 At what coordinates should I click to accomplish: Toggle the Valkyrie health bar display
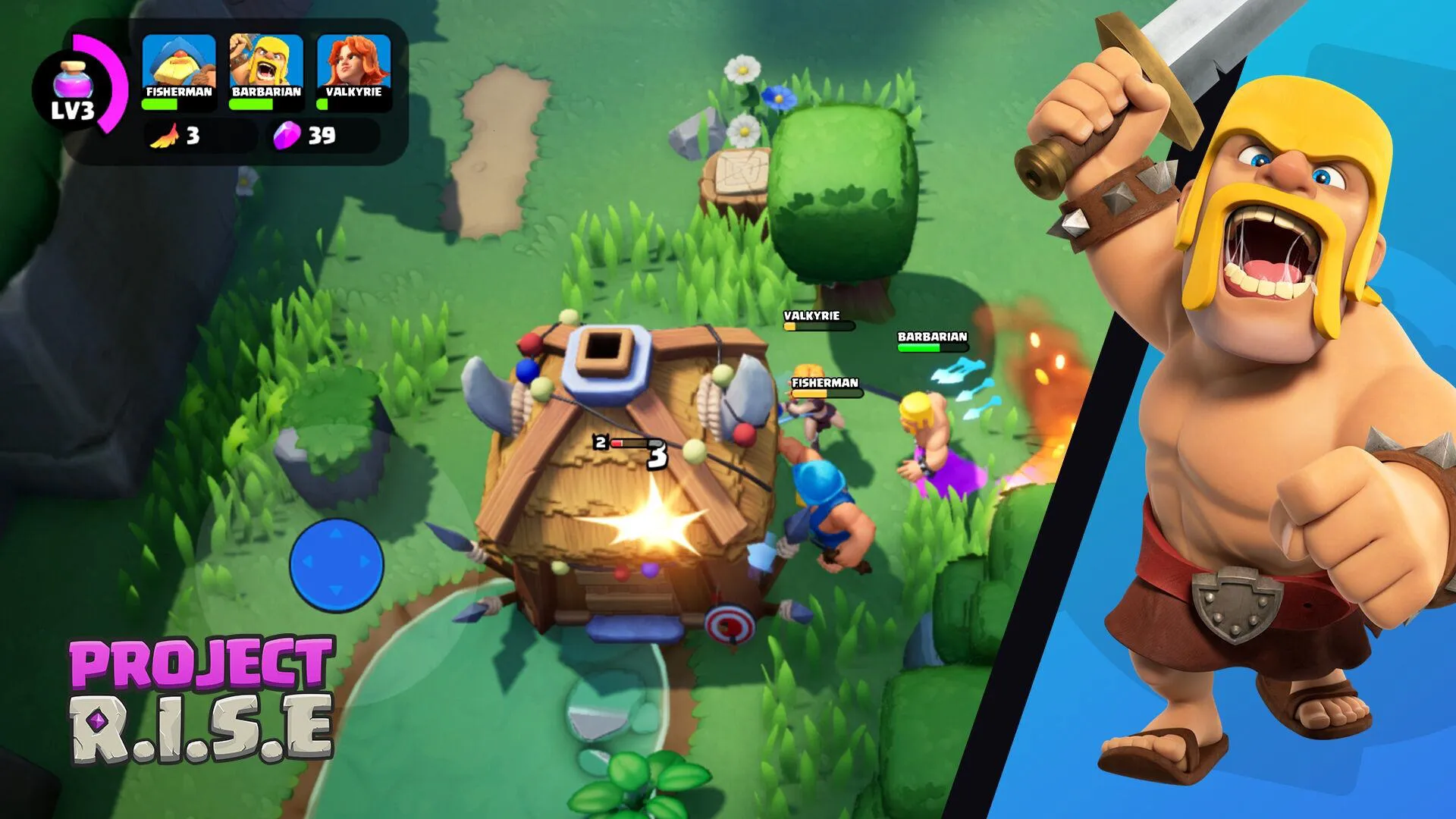pyautogui.click(x=353, y=105)
